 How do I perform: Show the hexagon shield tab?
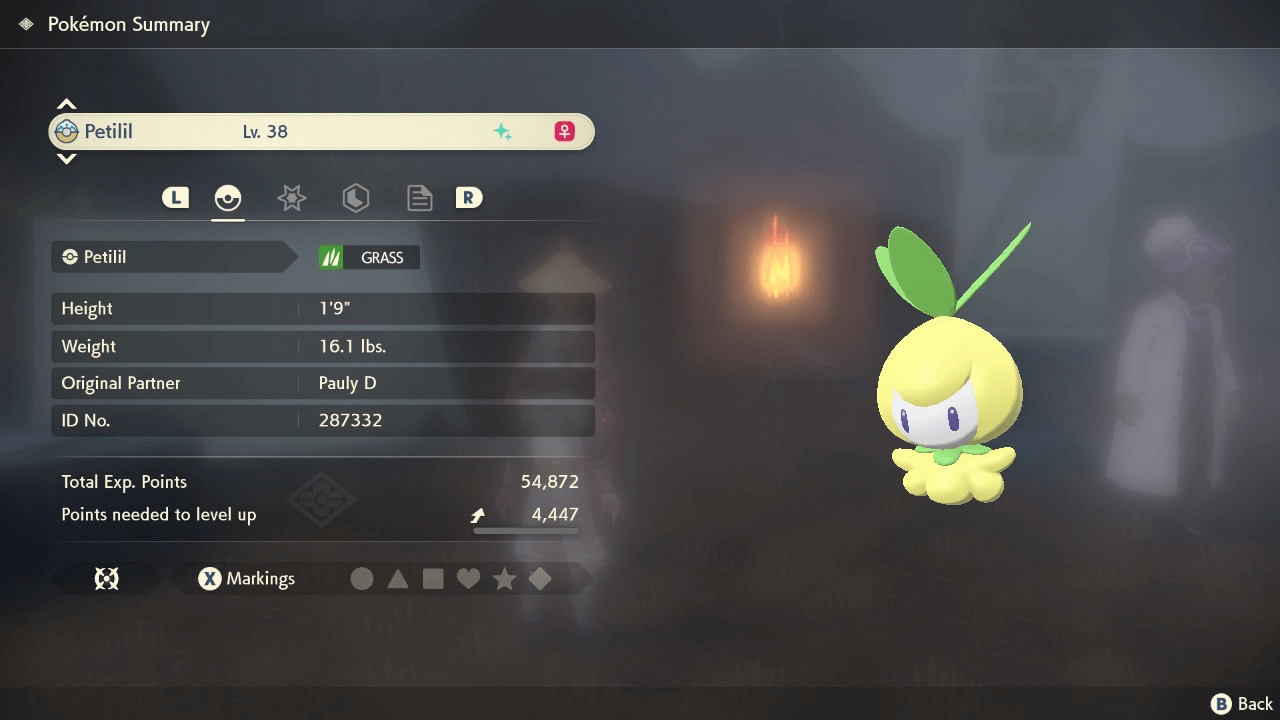(x=355, y=198)
